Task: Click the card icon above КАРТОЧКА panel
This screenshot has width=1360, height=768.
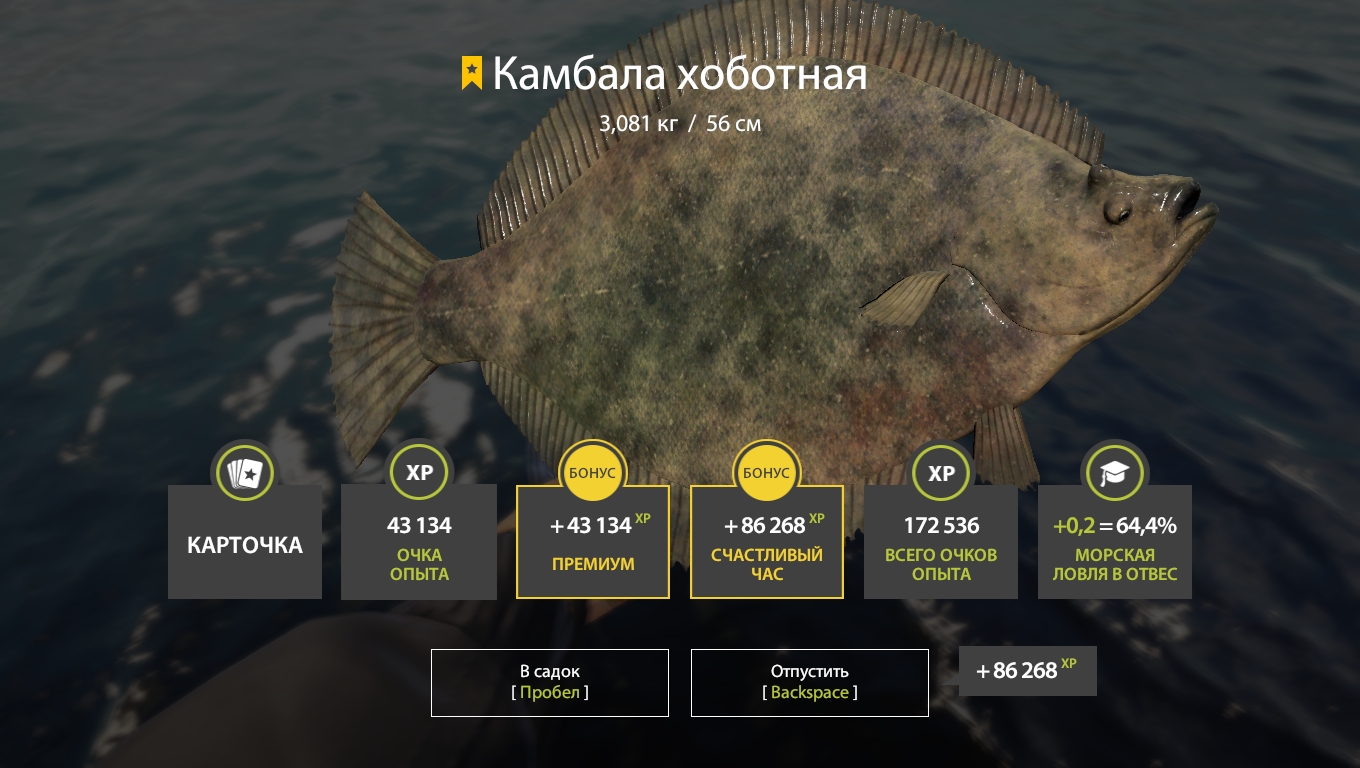Action: coord(244,473)
